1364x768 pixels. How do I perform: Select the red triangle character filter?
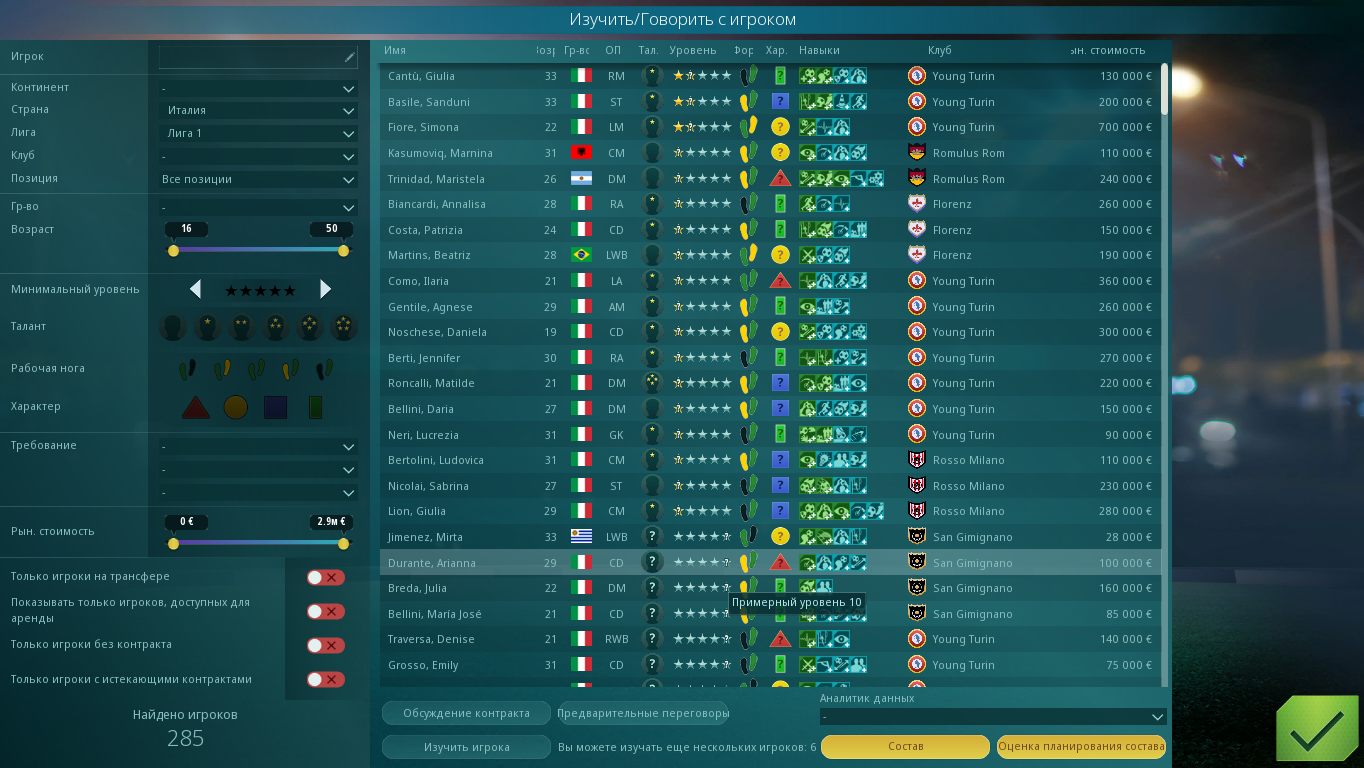[195, 407]
